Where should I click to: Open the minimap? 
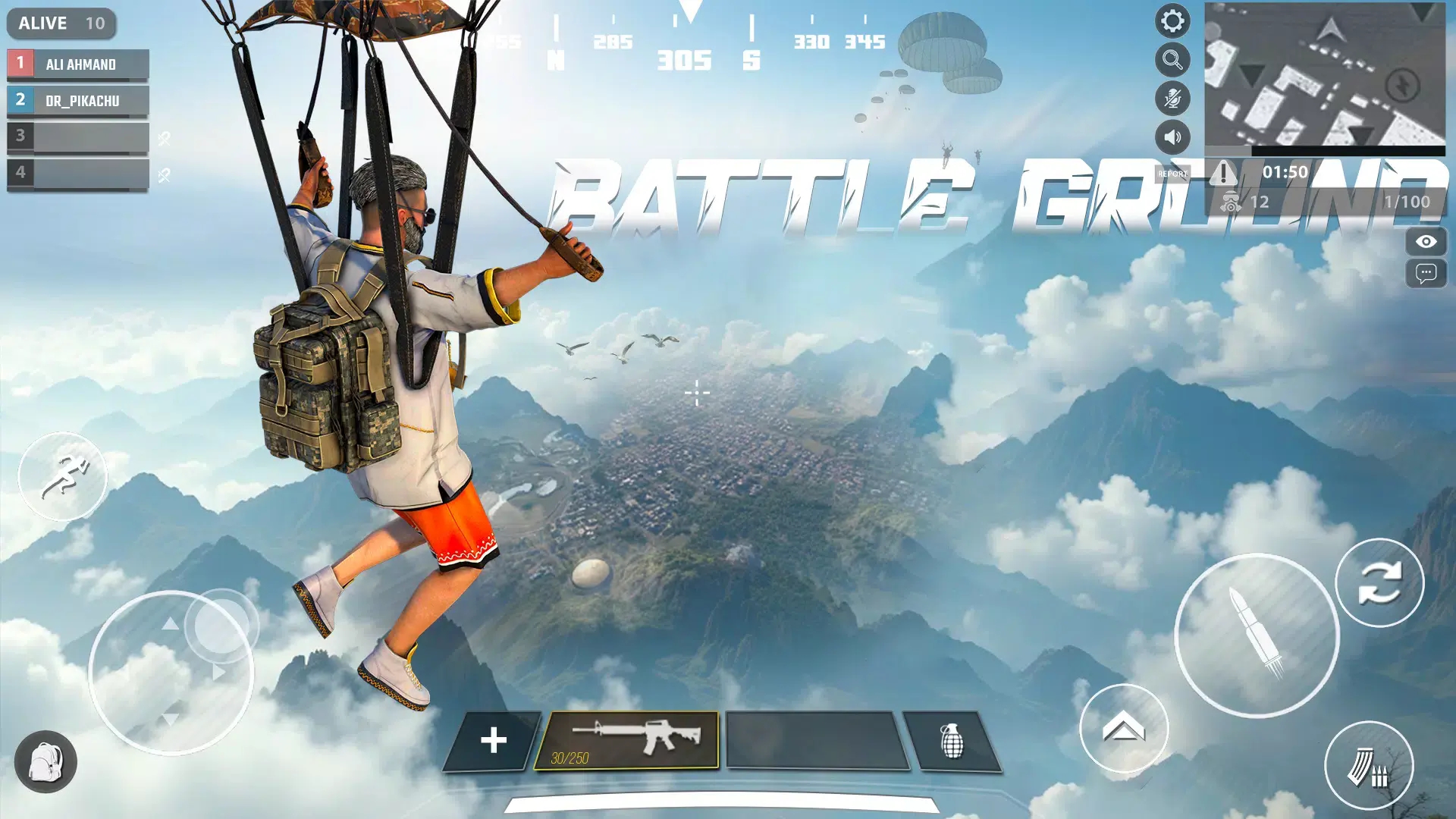coord(1324,74)
